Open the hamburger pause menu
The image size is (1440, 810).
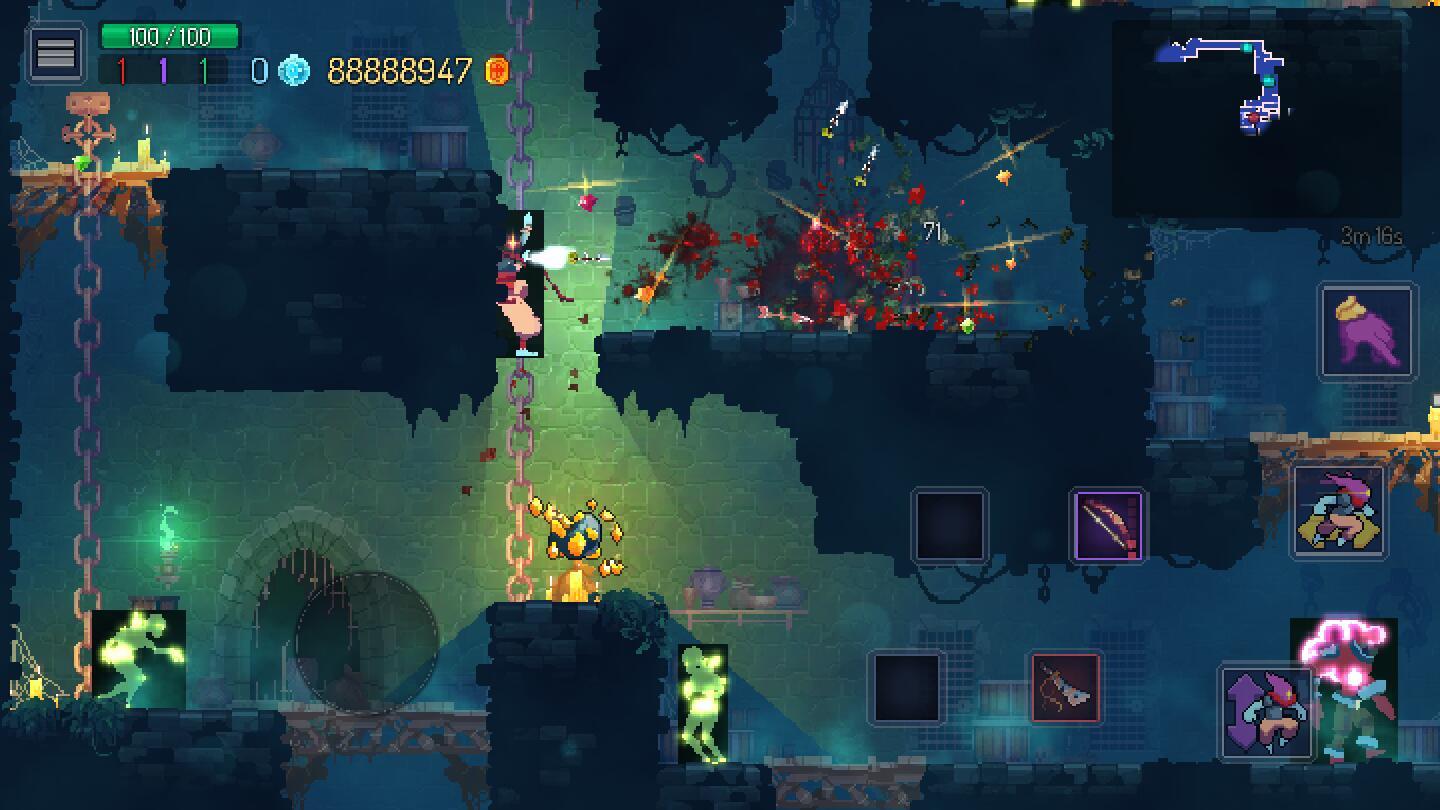tap(56, 53)
